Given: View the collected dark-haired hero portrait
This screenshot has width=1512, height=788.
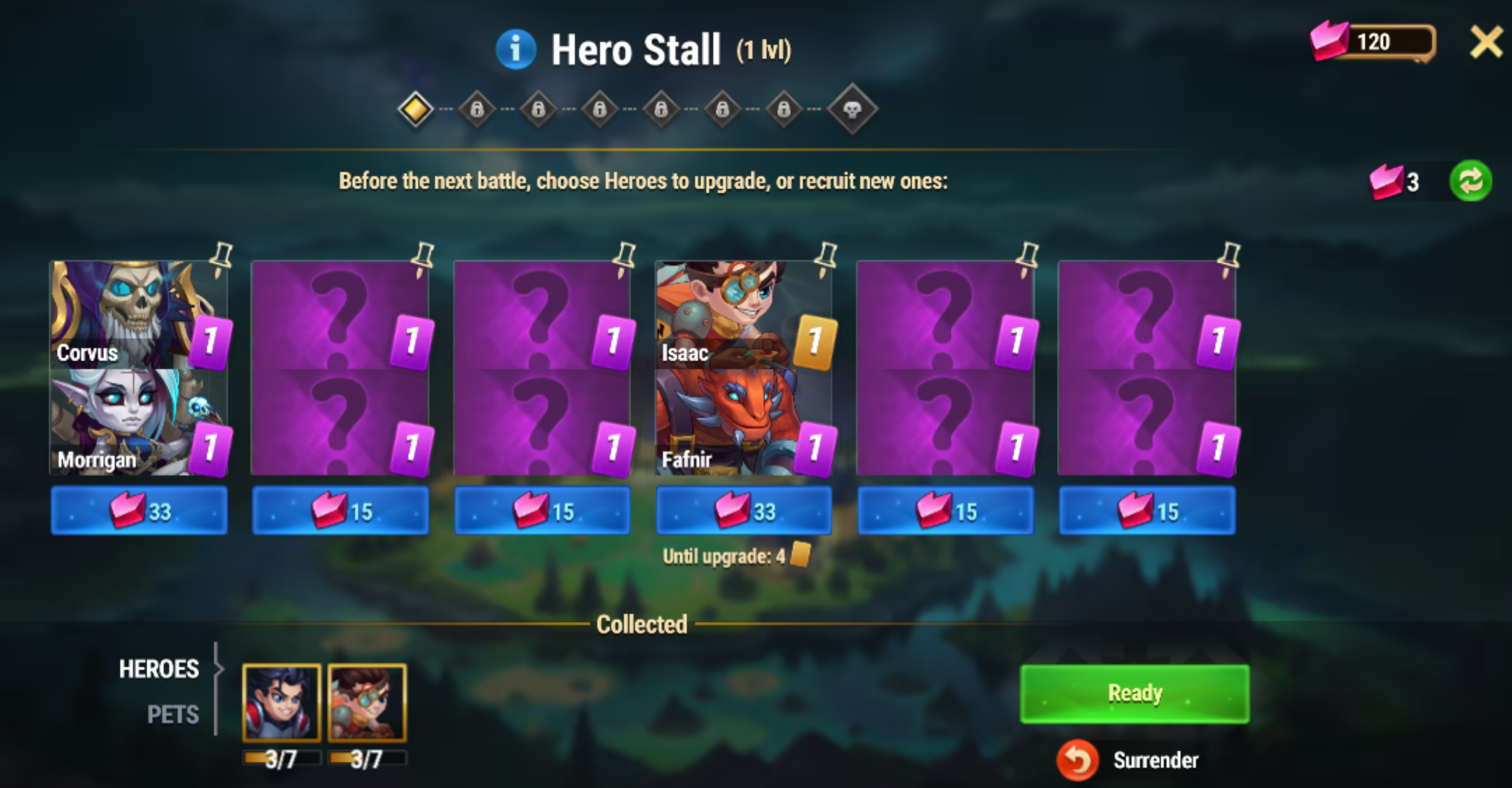Looking at the screenshot, I should tap(281, 703).
